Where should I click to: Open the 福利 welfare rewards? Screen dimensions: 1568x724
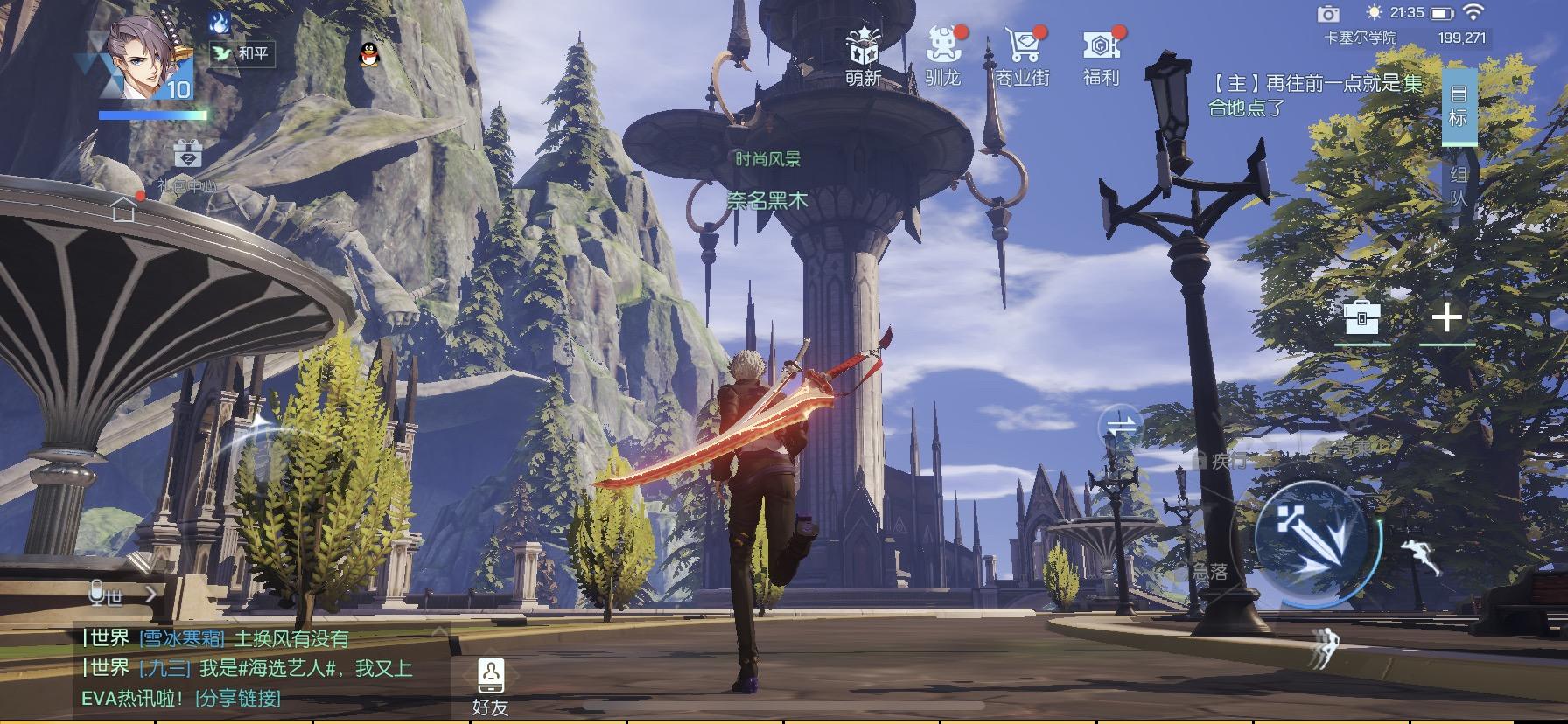tap(1101, 56)
